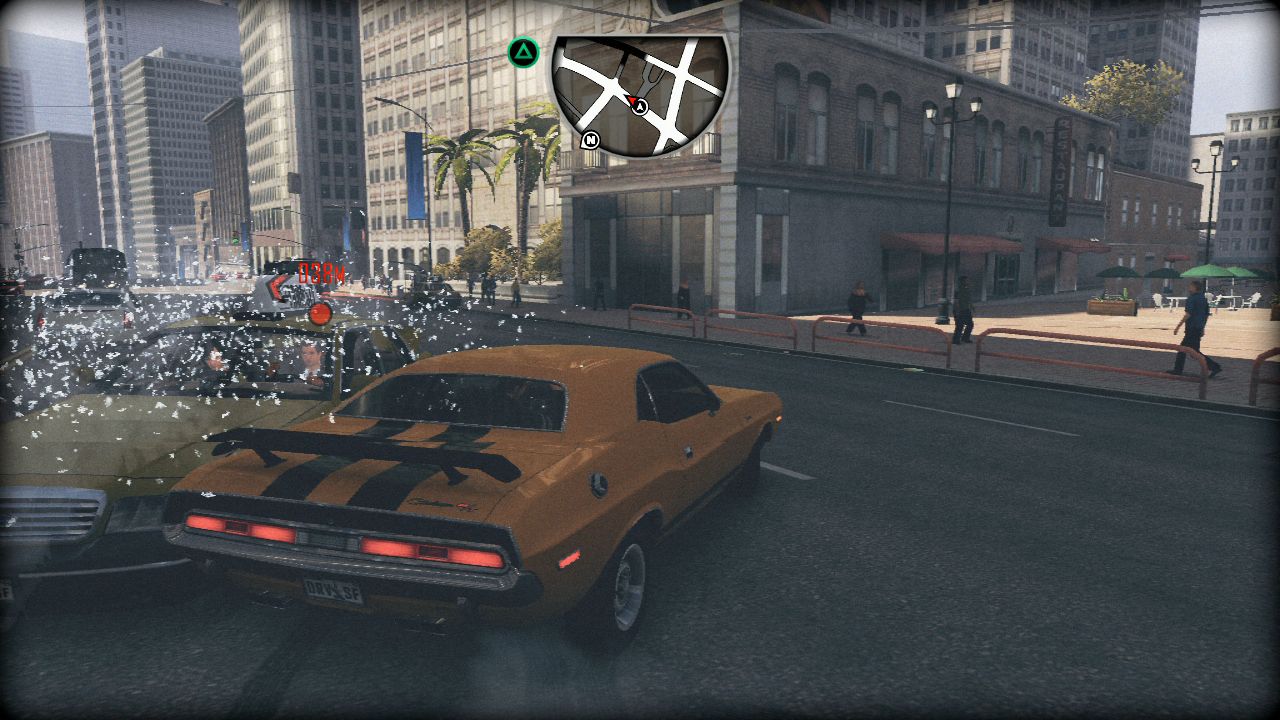Select the red objective waypoint dot

(x=320, y=313)
